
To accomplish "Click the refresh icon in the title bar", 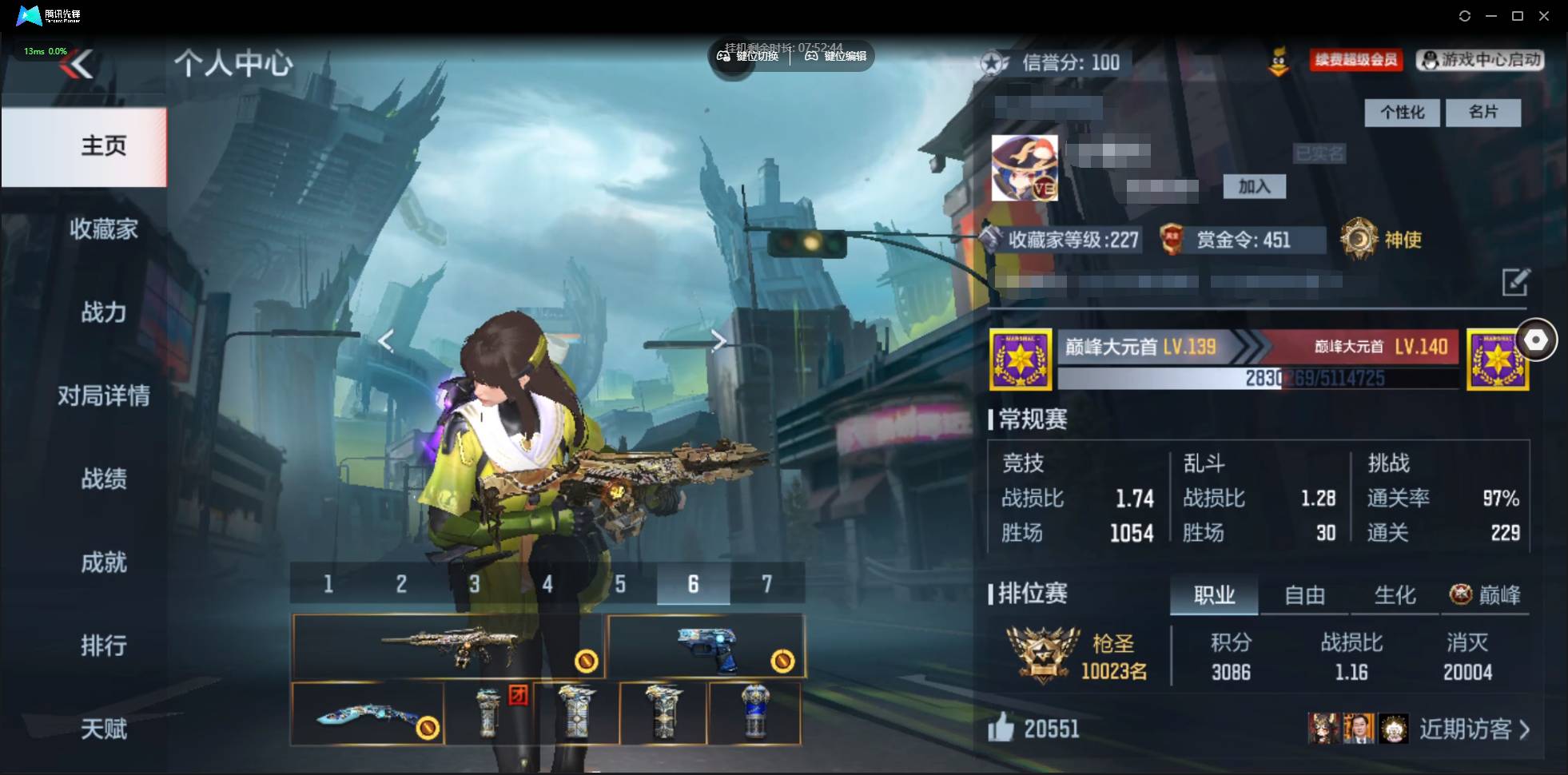I will [x=1466, y=15].
